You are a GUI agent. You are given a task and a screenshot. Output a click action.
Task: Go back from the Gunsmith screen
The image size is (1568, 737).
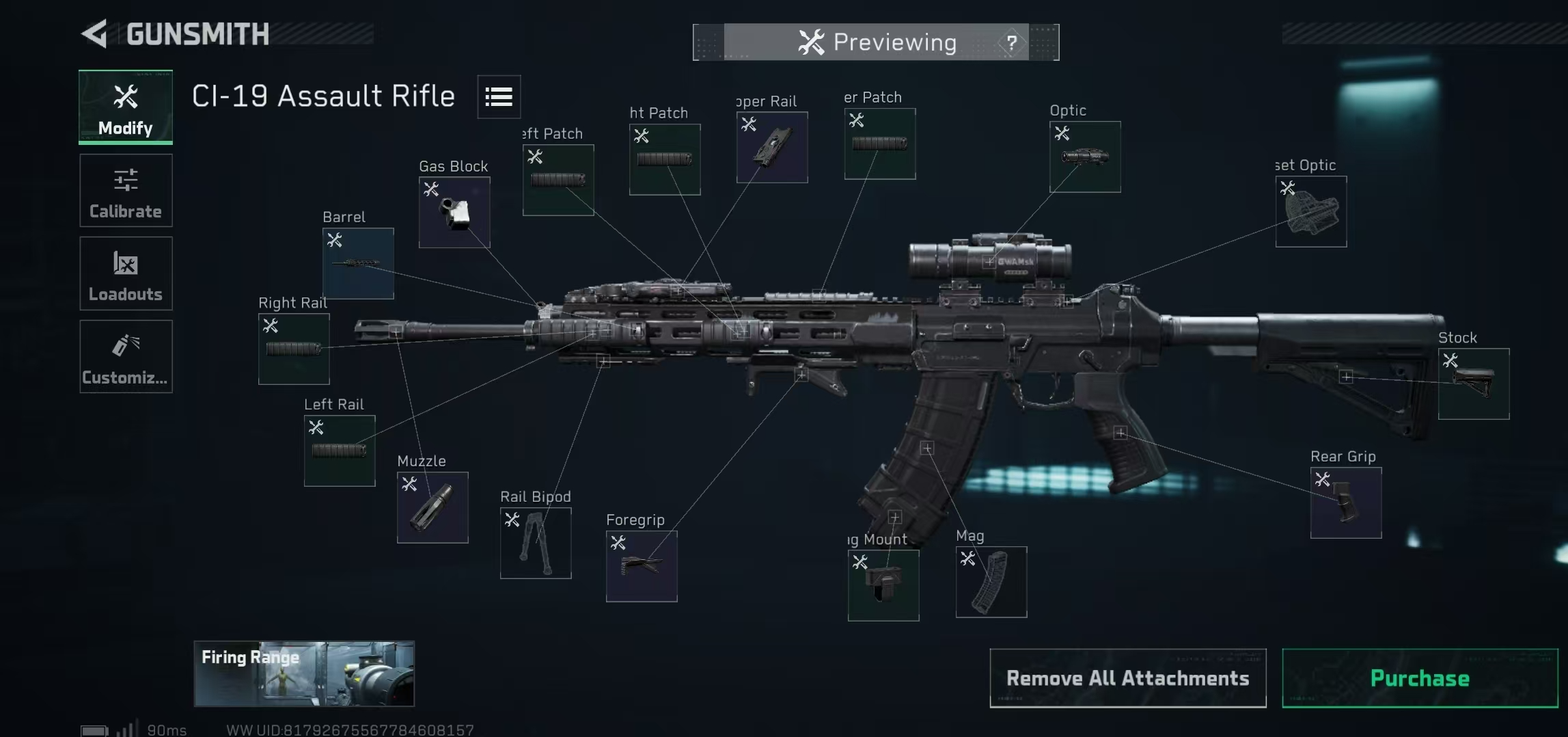tap(96, 34)
